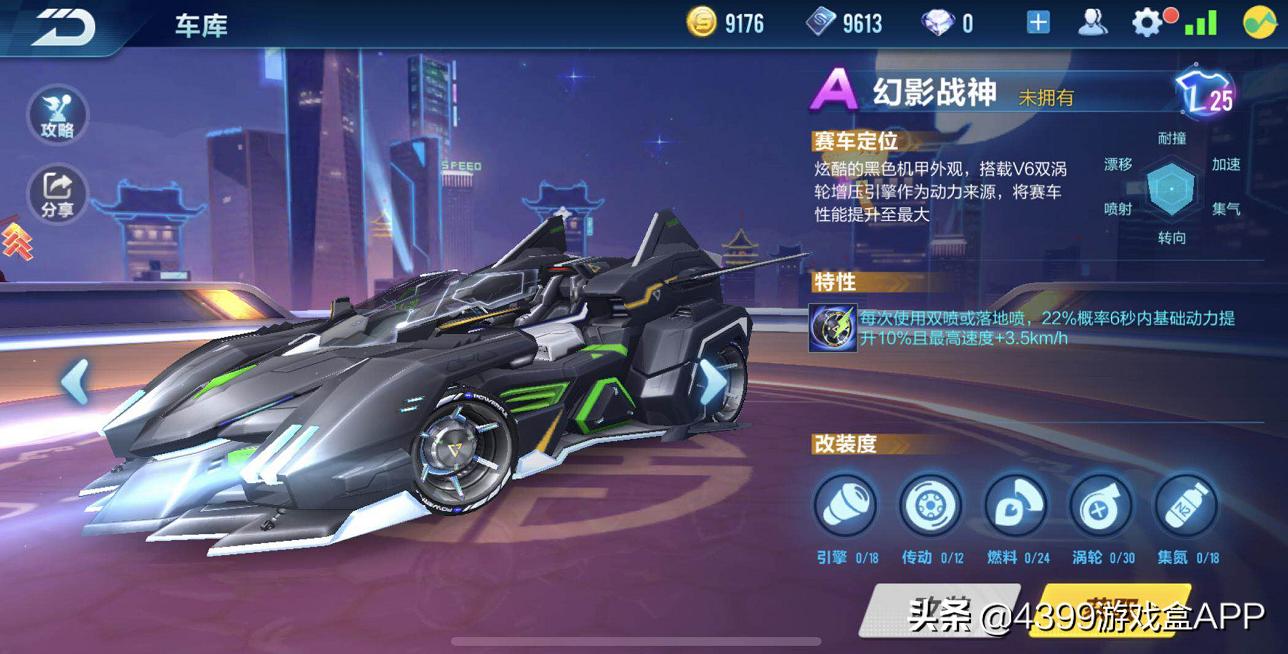Tap the 分享 share button
The height and width of the screenshot is (654, 1288).
(57, 192)
